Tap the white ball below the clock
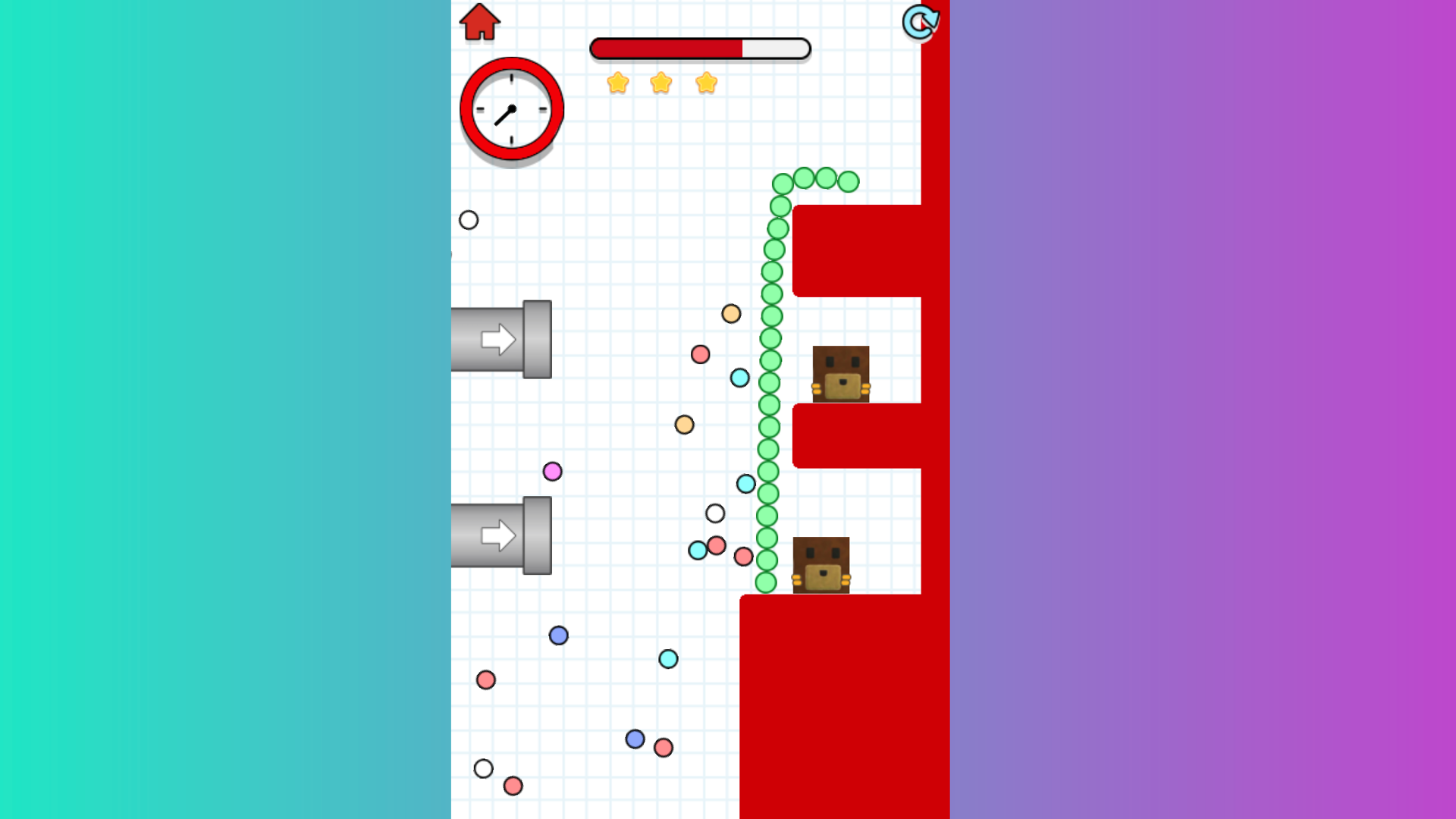 (469, 220)
